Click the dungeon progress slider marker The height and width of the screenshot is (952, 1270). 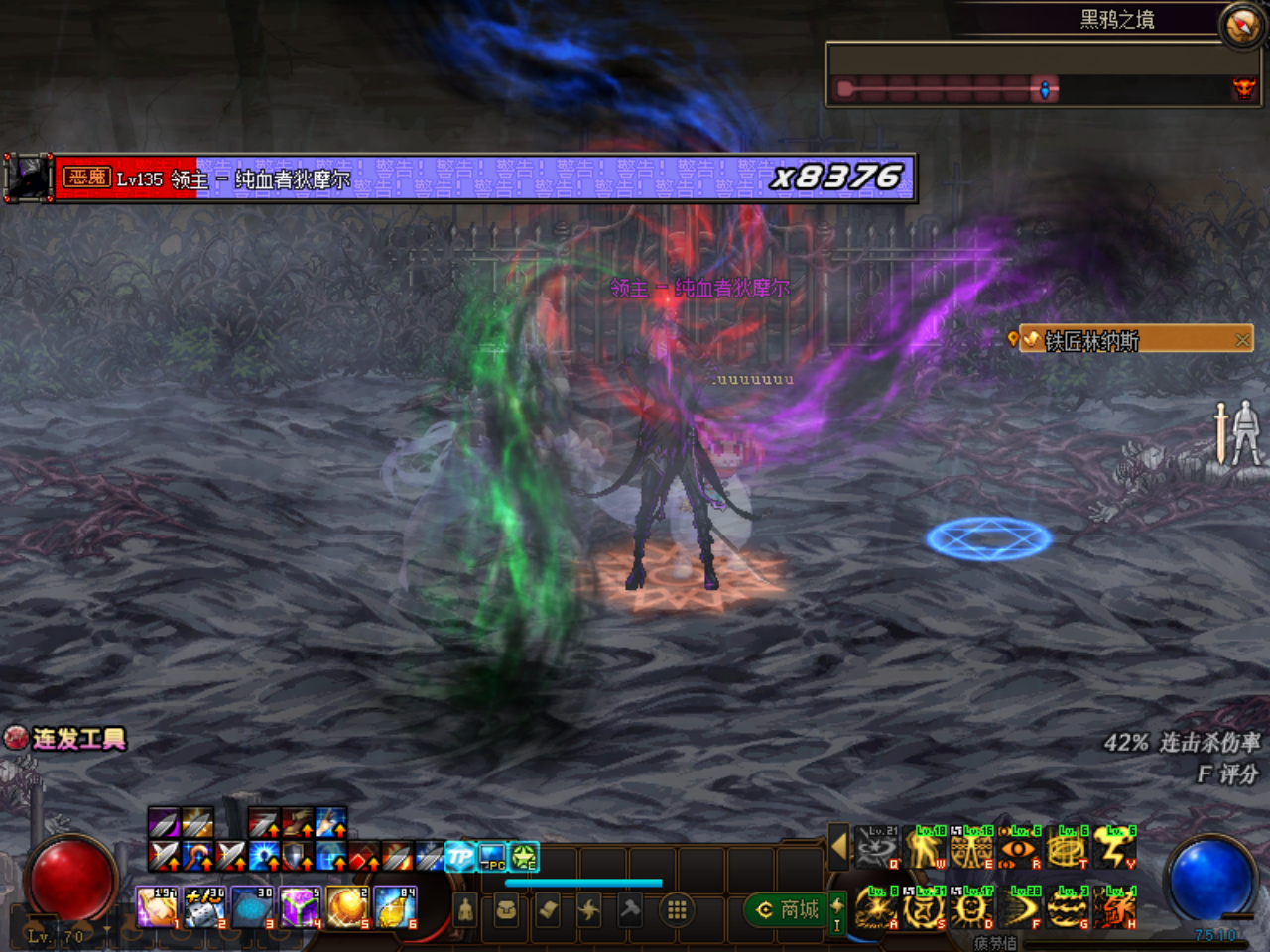point(1044,88)
